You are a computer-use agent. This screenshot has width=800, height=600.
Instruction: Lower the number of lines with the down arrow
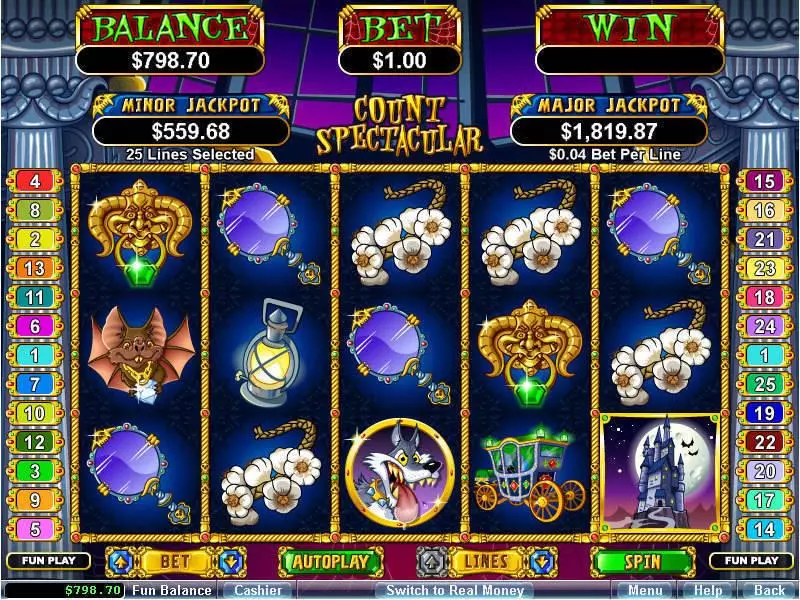click(x=541, y=562)
